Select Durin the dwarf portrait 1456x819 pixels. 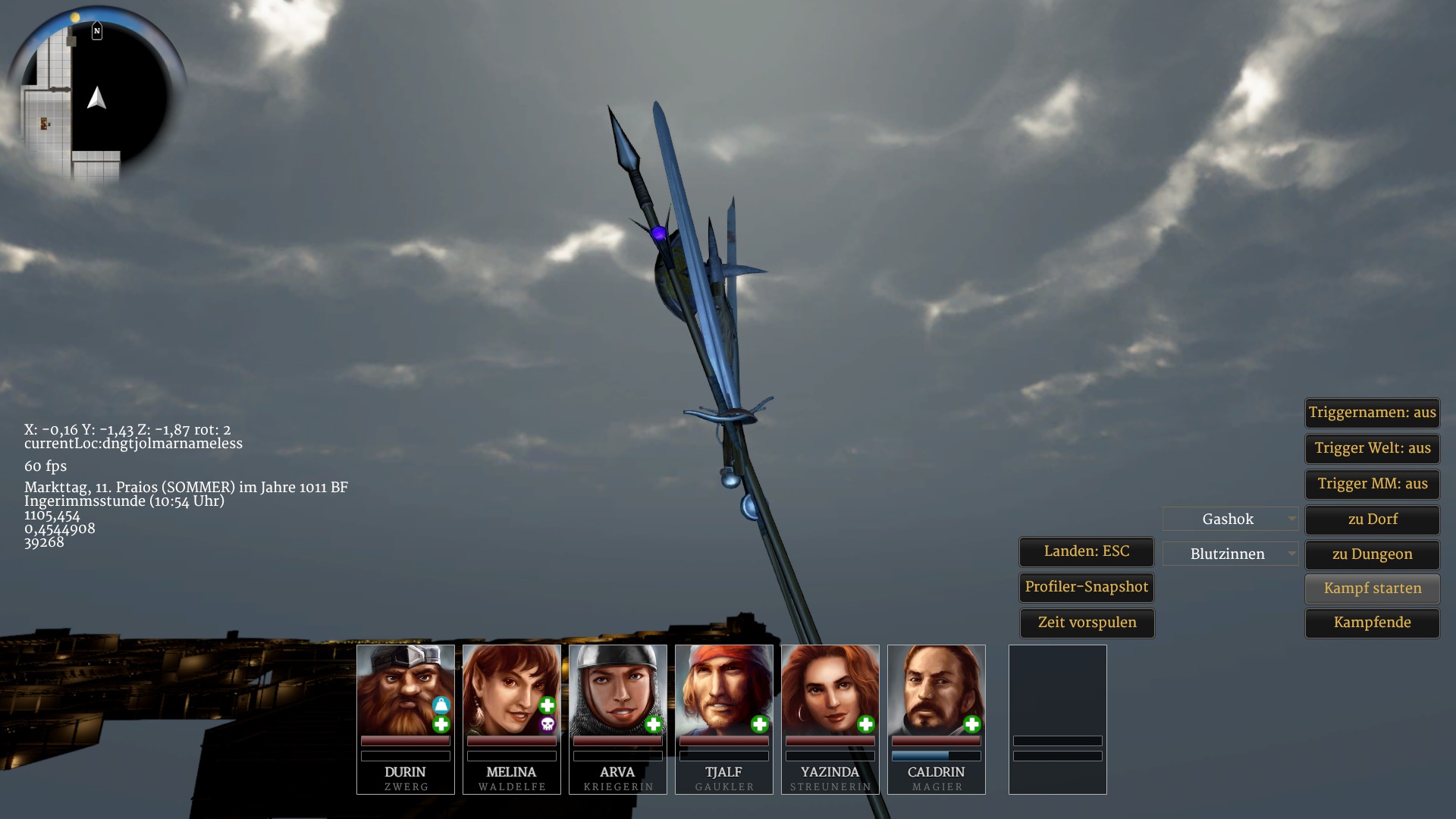405,690
